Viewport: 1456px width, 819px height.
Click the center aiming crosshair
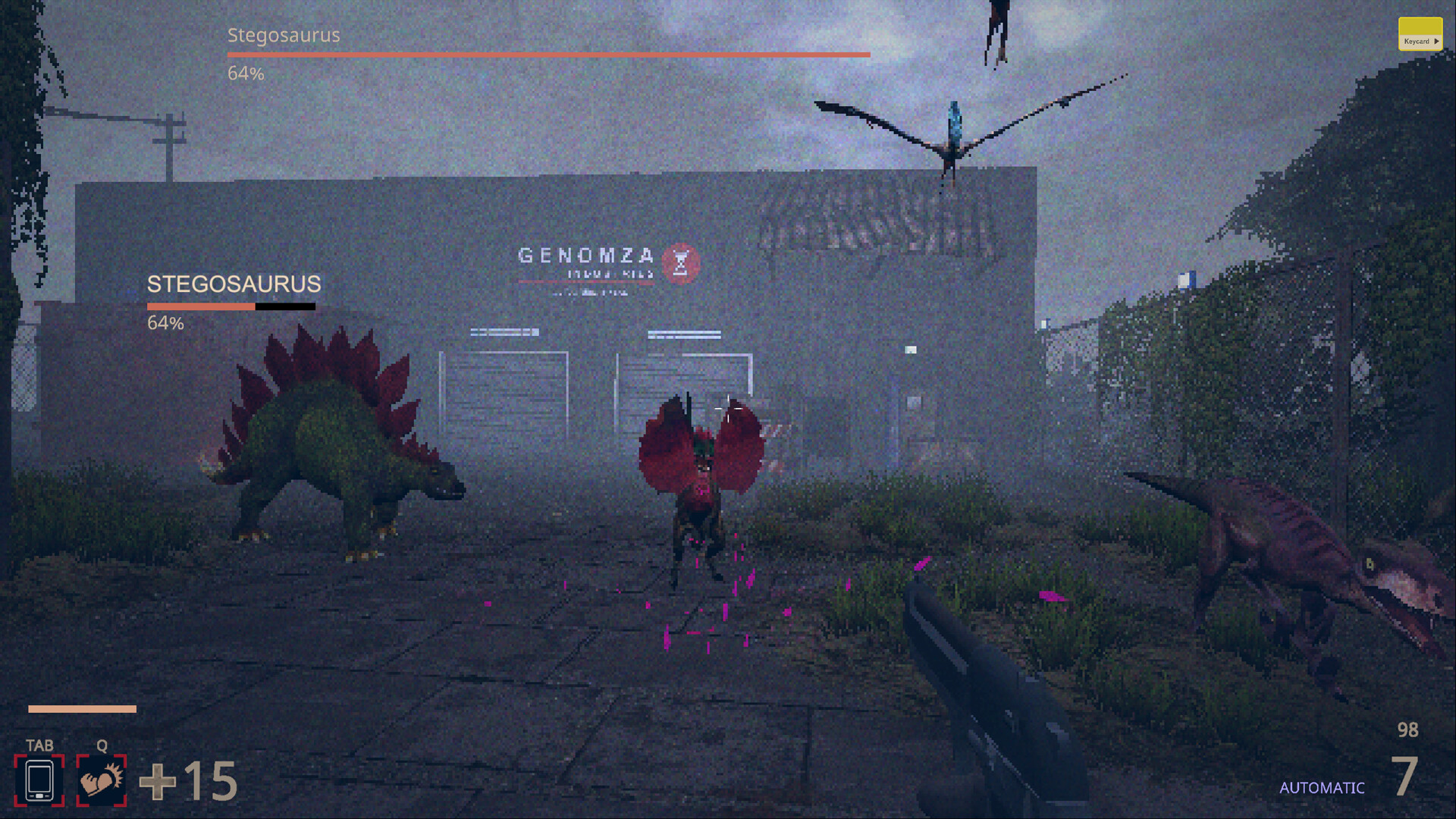728,409
